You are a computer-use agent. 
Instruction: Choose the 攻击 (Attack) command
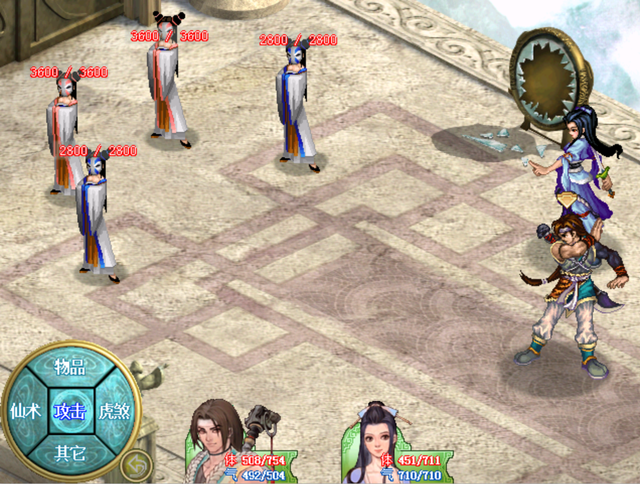click(x=69, y=411)
